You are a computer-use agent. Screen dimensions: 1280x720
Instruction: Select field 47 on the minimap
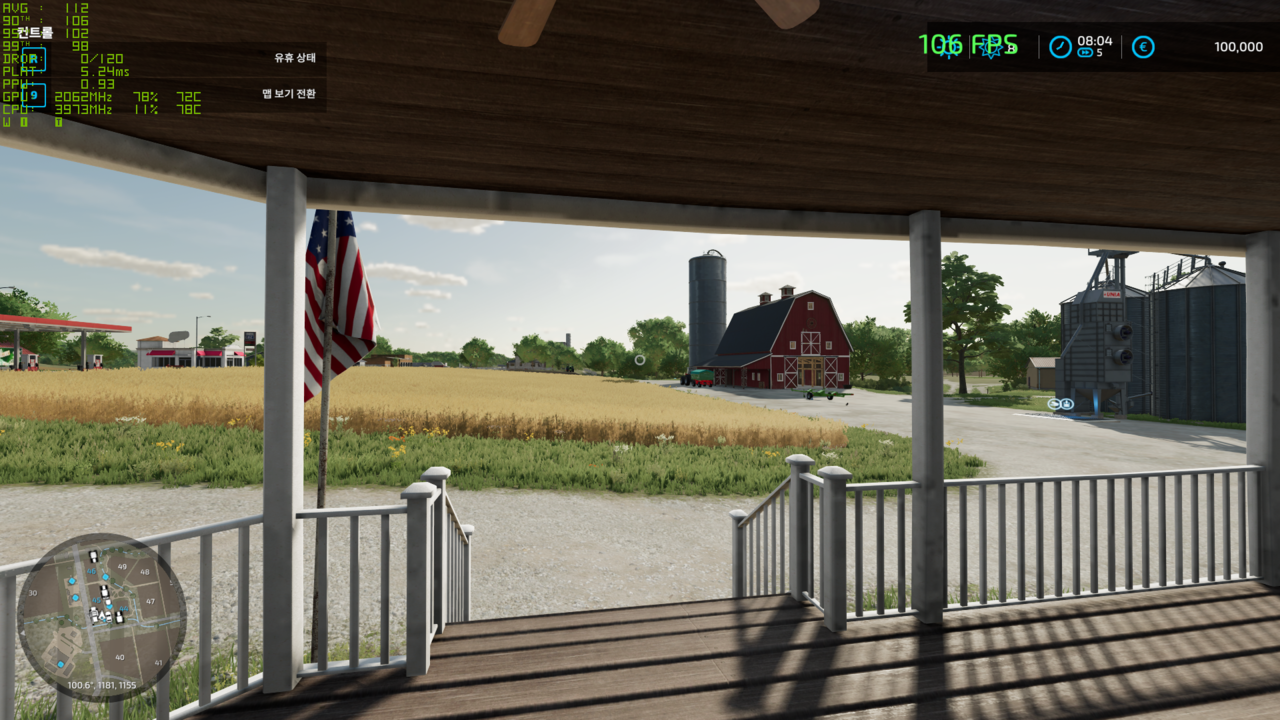150,602
